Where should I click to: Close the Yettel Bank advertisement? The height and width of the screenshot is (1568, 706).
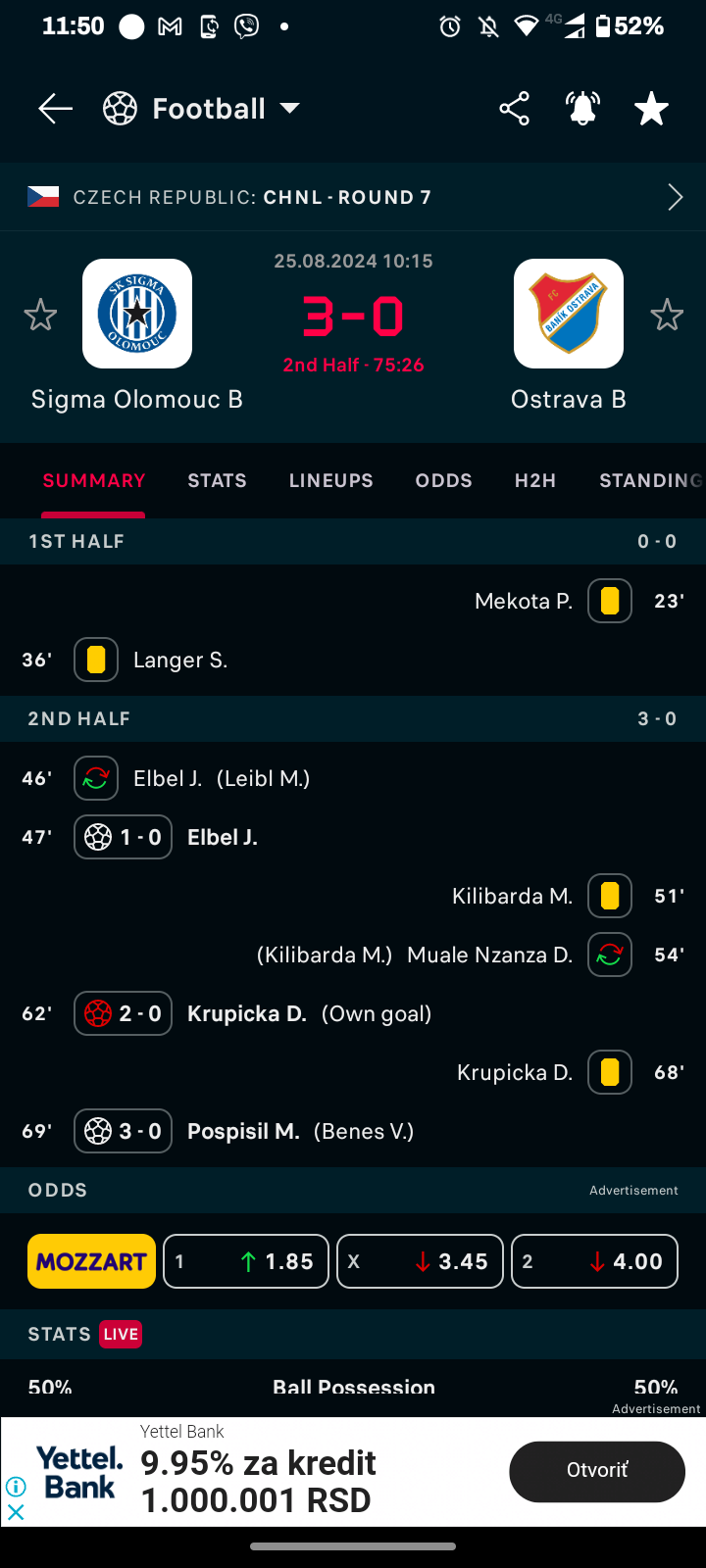click(x=16, y=1512)
